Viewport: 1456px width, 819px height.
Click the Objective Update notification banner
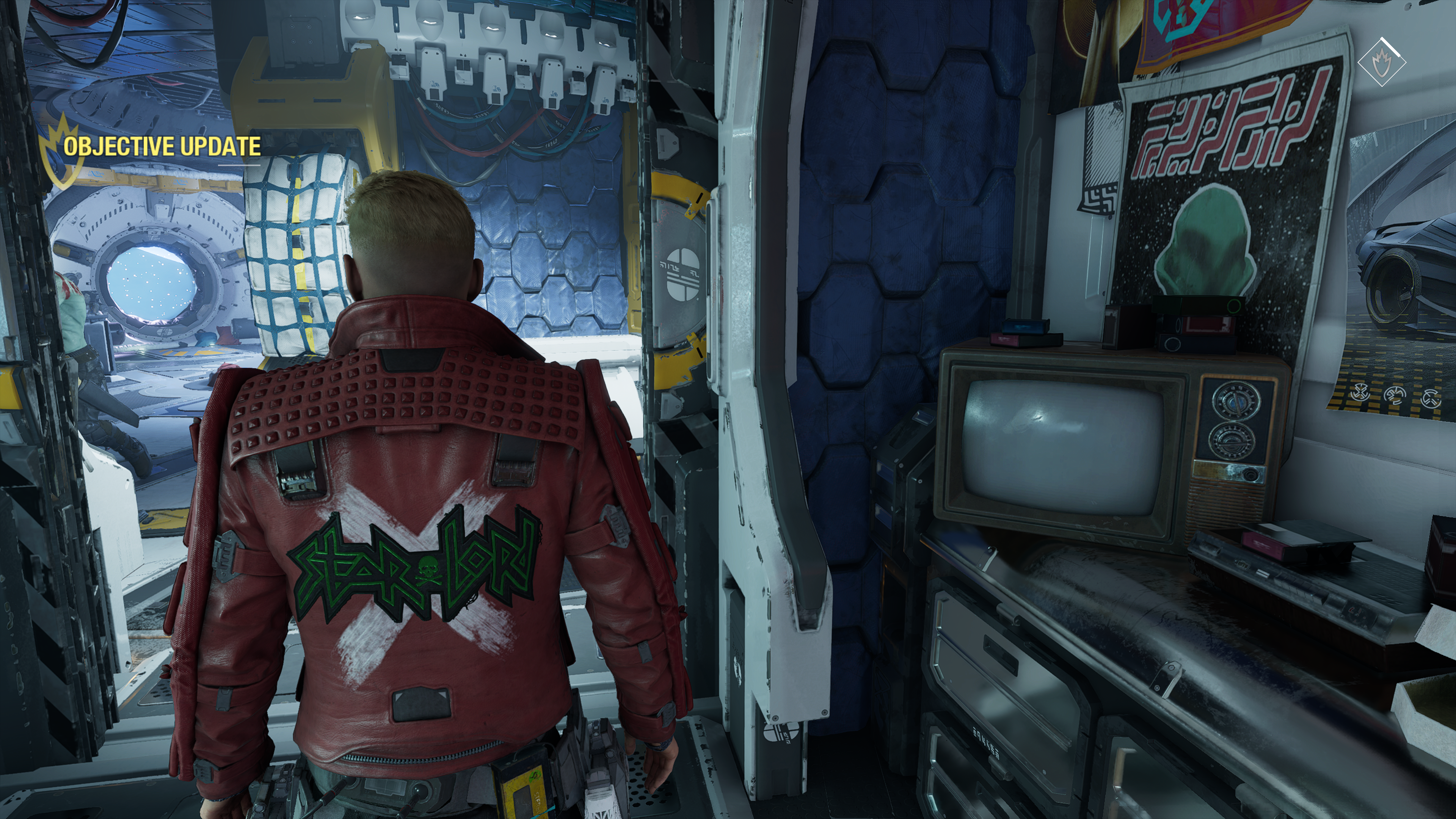click(161, 146)
